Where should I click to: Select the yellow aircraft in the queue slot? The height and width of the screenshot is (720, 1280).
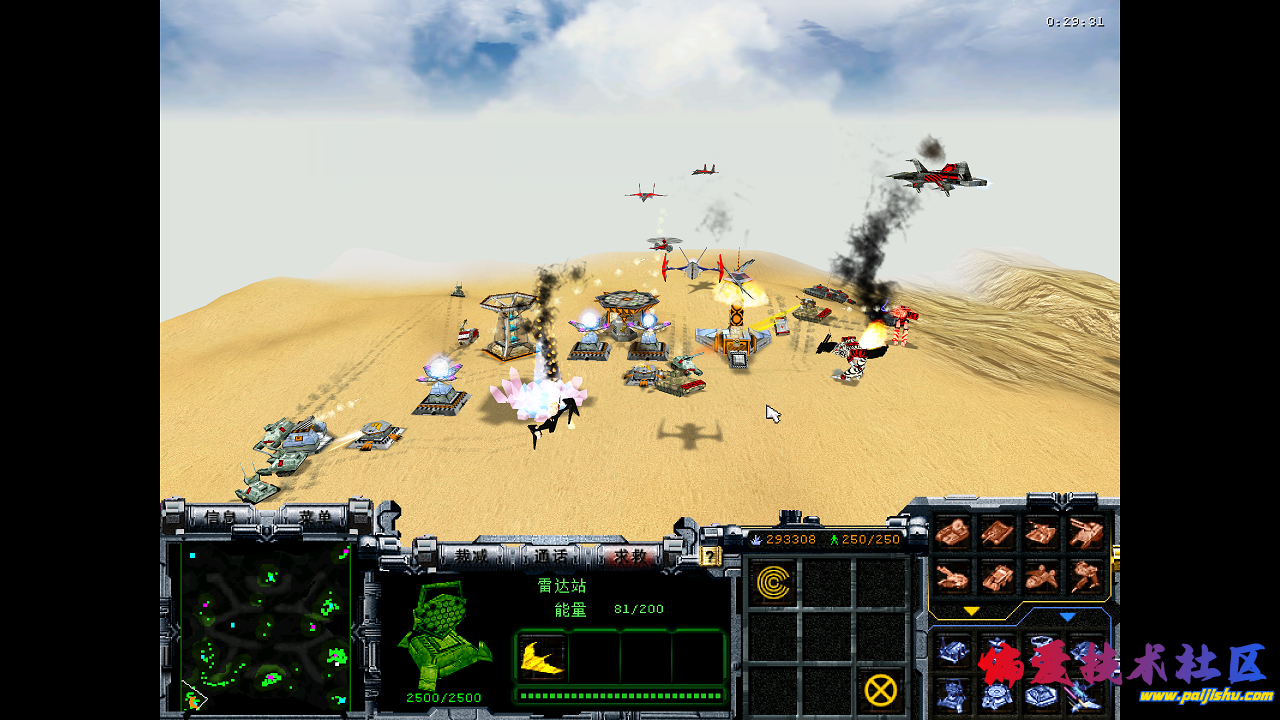pyautogui.click(x=542, y=657)
